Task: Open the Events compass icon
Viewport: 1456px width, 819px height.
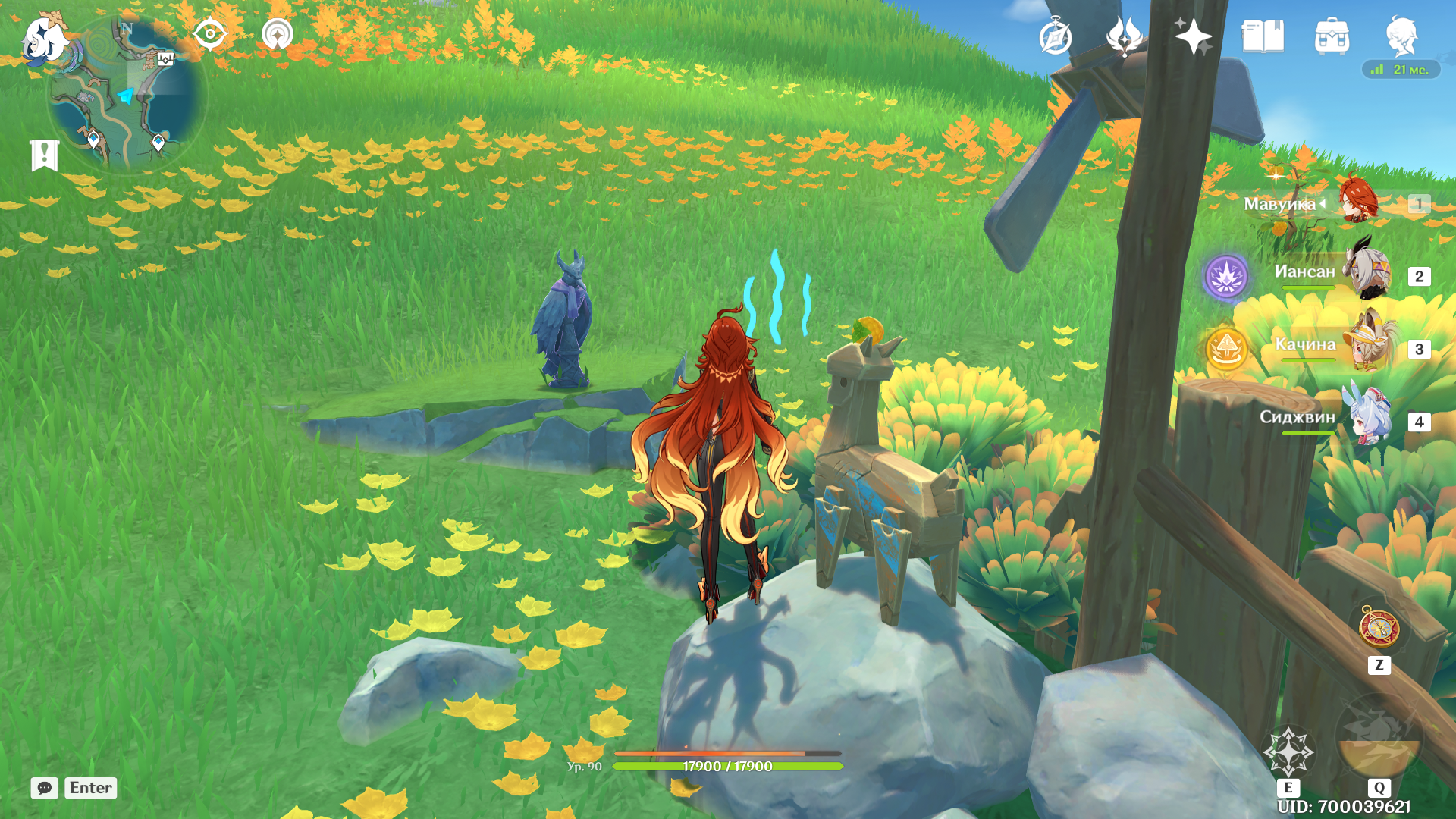Action: 1055,36
